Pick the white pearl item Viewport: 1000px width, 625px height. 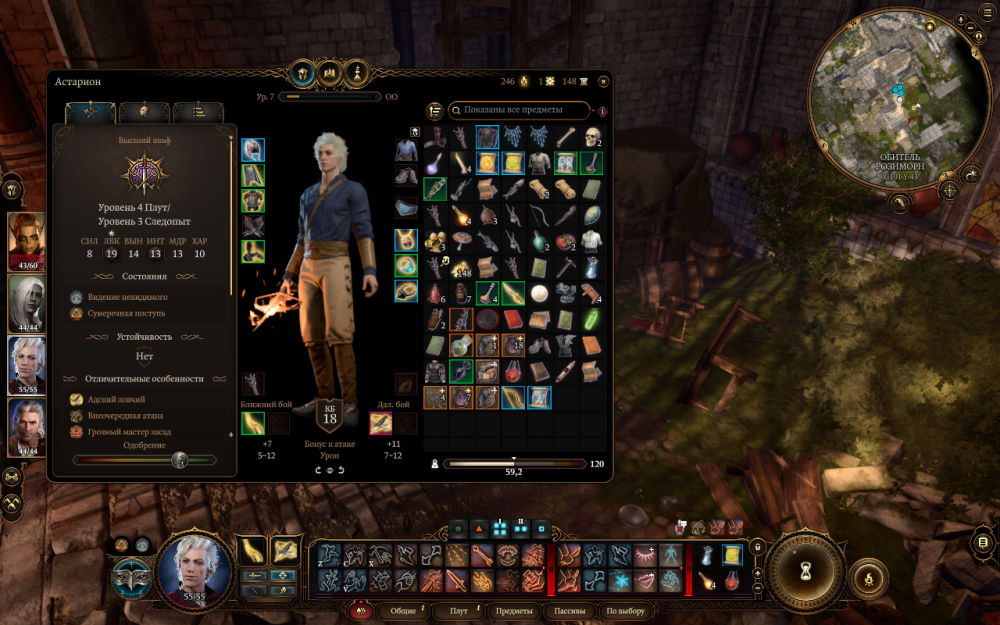540,294
